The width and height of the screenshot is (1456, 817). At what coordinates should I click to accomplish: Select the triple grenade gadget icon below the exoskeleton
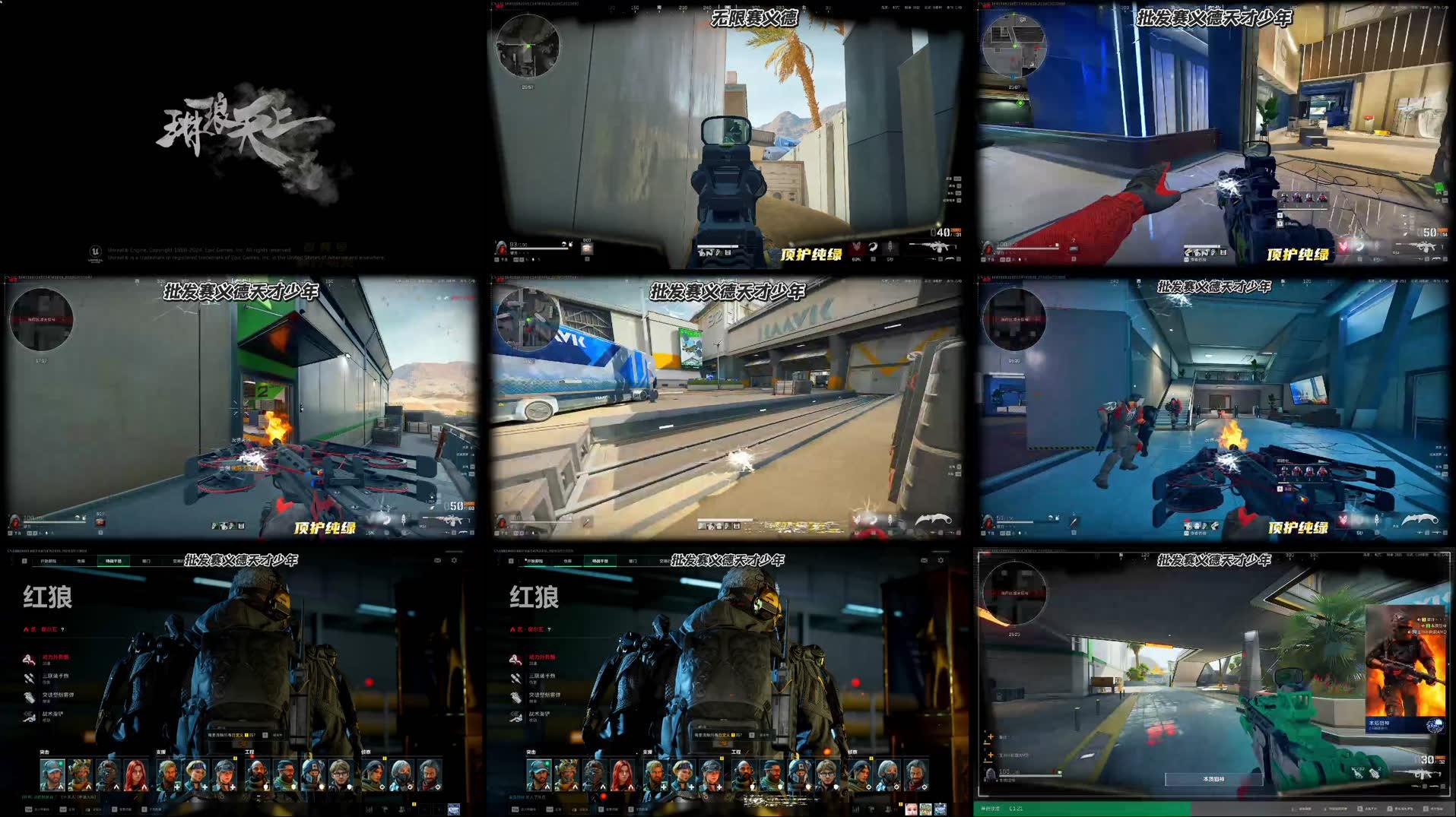coord(28,677)
